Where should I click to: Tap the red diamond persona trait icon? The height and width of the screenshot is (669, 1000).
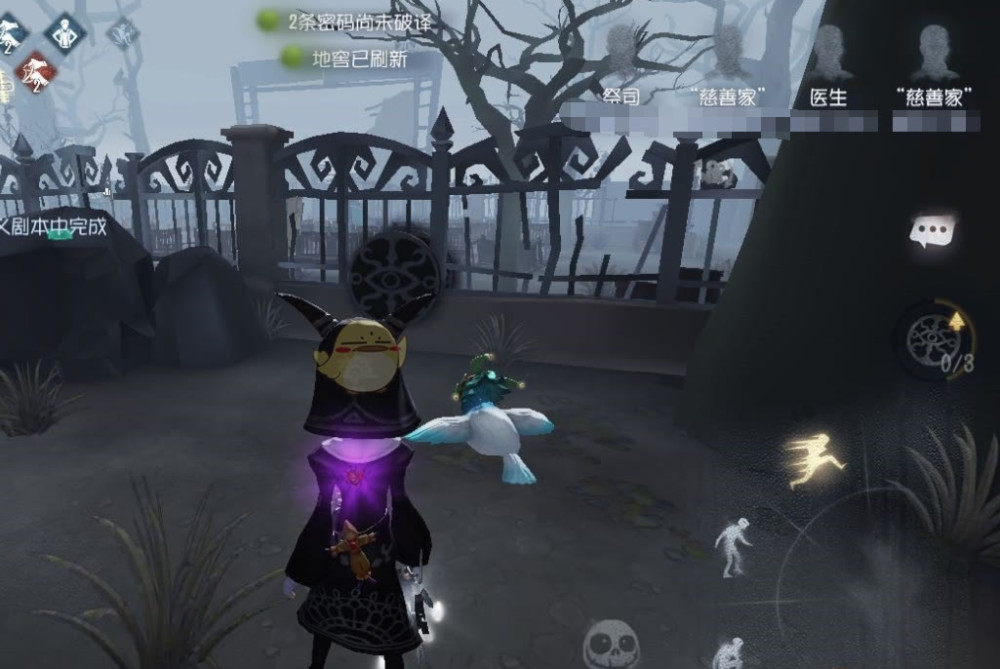(33, 71)
